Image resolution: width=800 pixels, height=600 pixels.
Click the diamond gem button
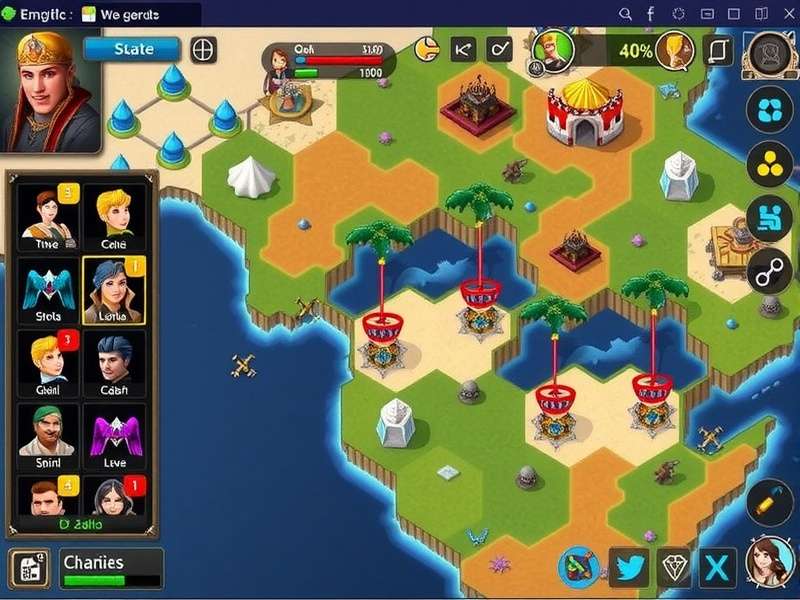pyautogui.click(x=673, y=567)
